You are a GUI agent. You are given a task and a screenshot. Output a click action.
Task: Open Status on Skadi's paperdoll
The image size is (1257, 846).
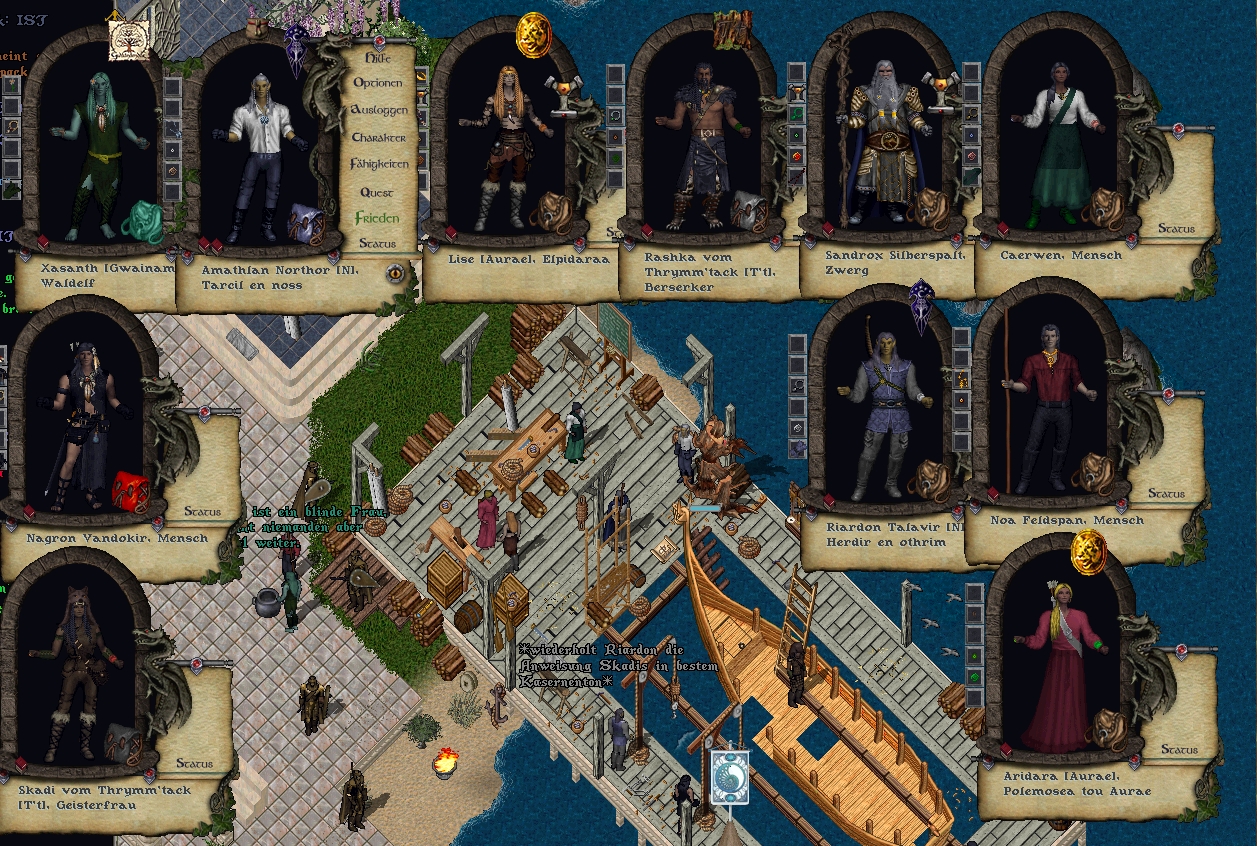click(x=194, y=763)
